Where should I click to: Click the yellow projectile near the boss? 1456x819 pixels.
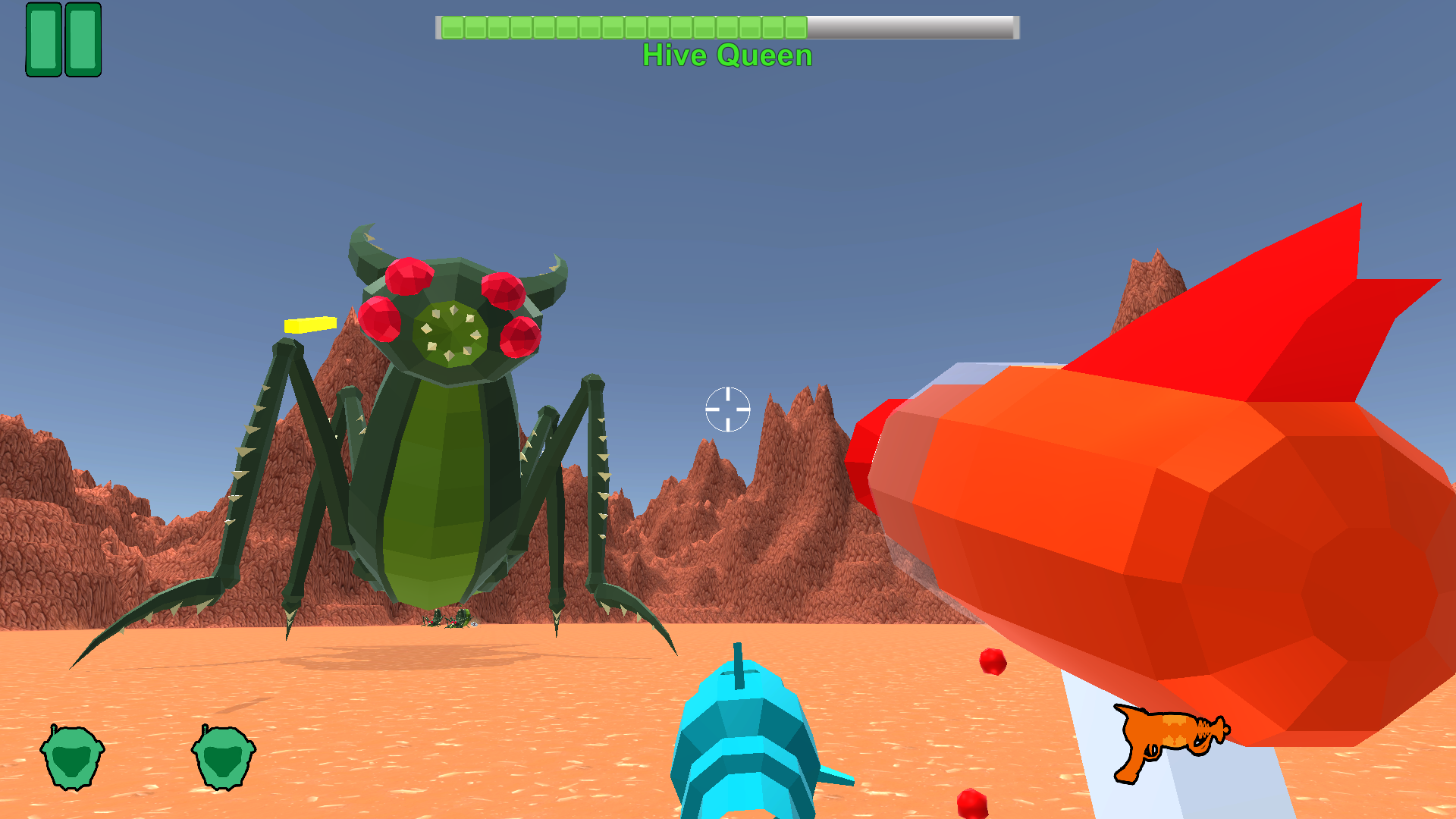tap(309, 325)
